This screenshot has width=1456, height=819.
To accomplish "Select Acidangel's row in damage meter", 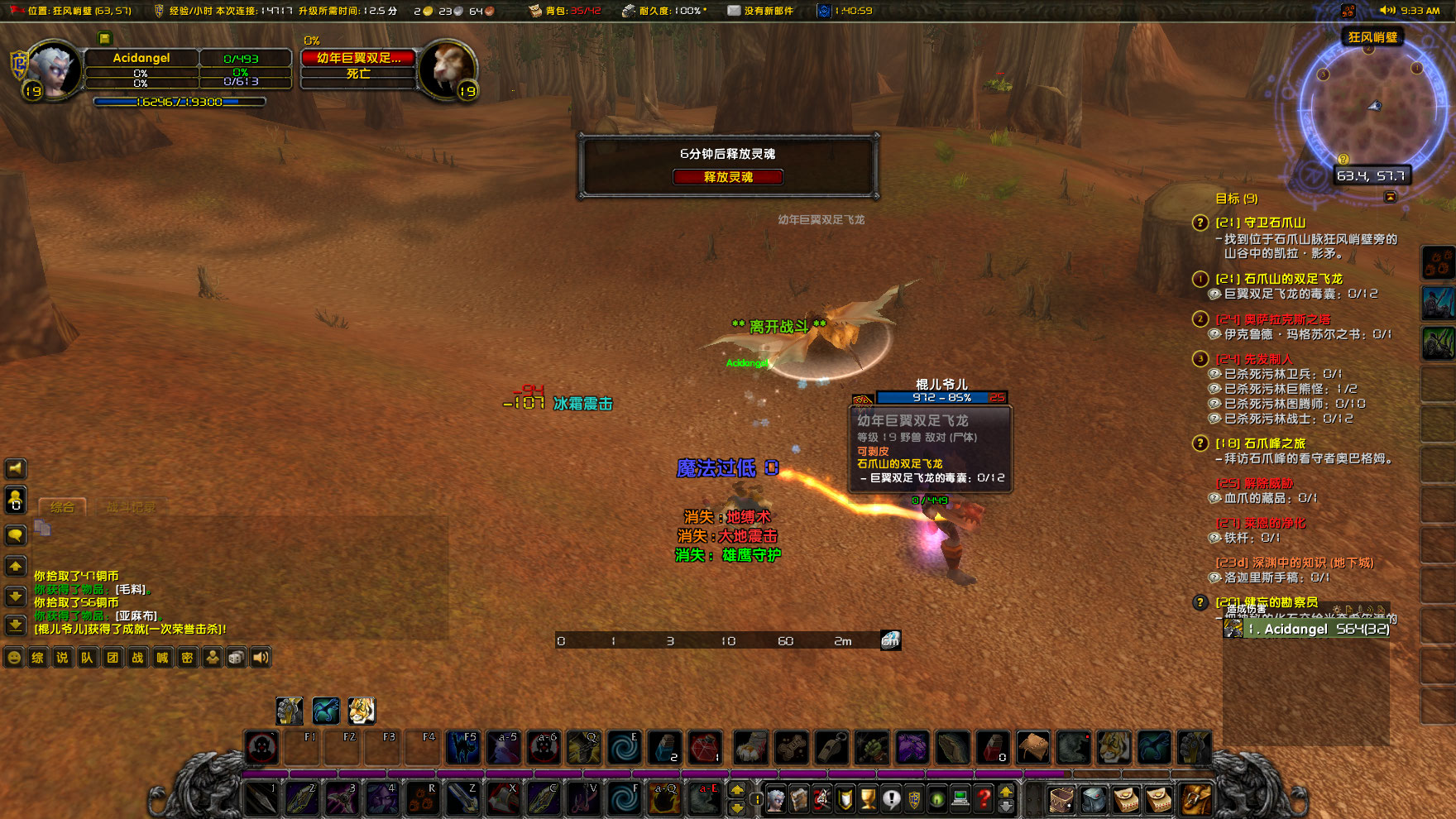I will point(1307,629).
